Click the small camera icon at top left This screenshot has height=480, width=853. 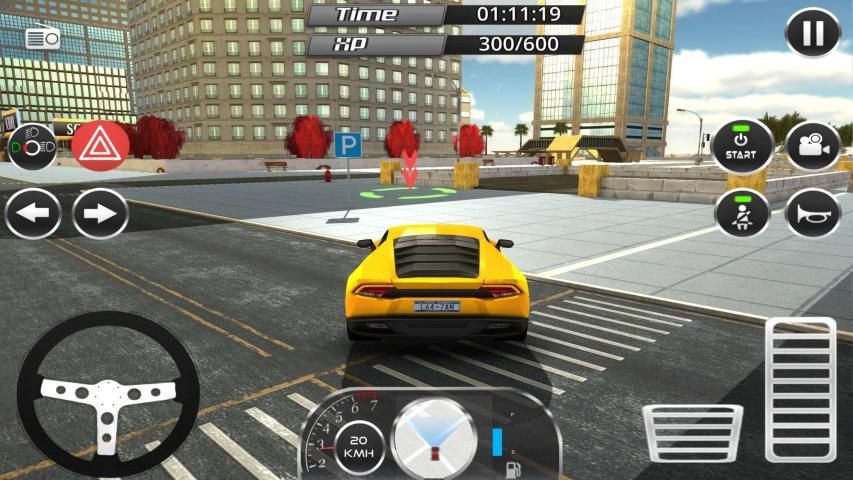43,39
